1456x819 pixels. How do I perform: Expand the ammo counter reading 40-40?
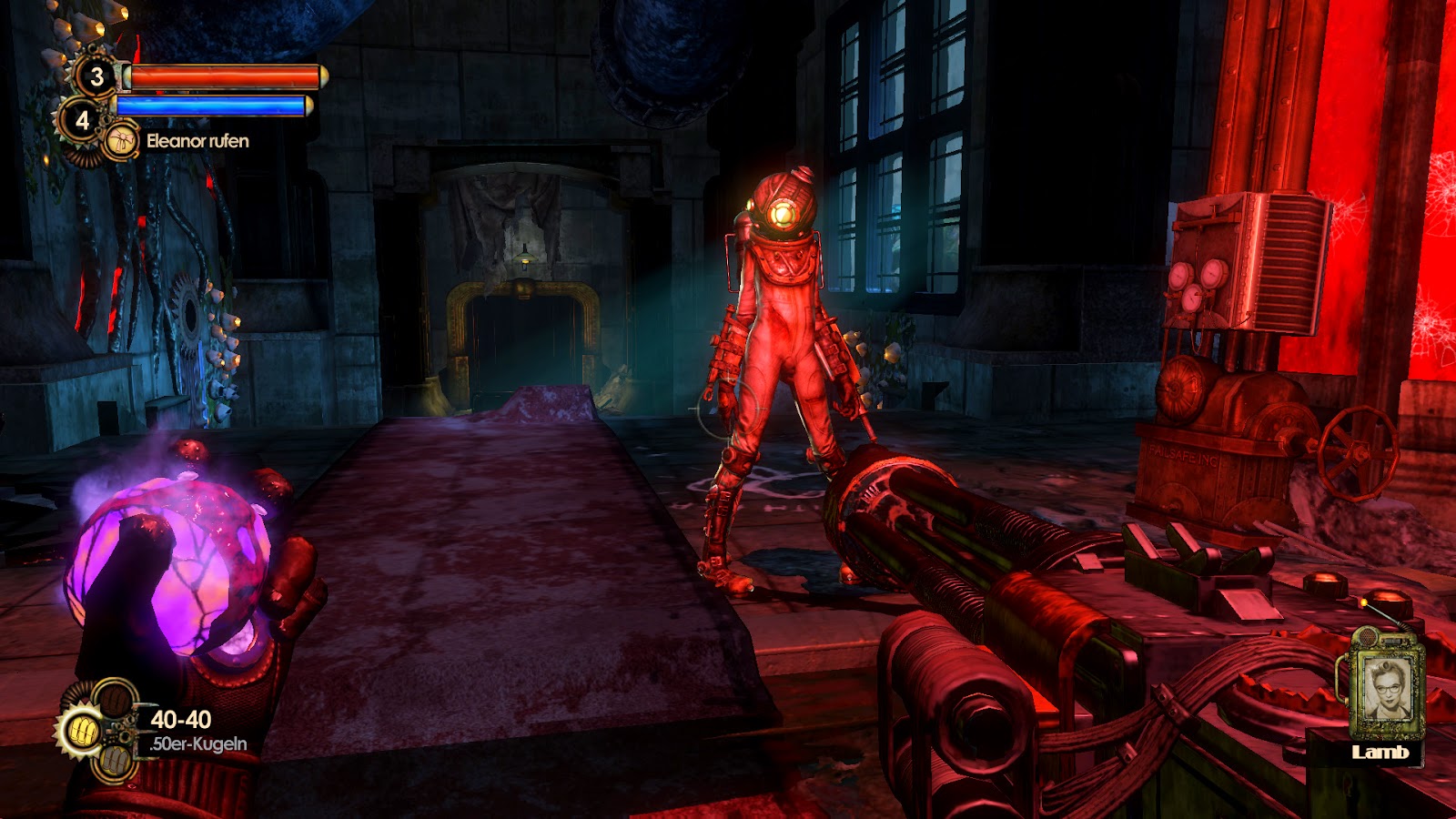pyautogui.click(x=180, y=719)
